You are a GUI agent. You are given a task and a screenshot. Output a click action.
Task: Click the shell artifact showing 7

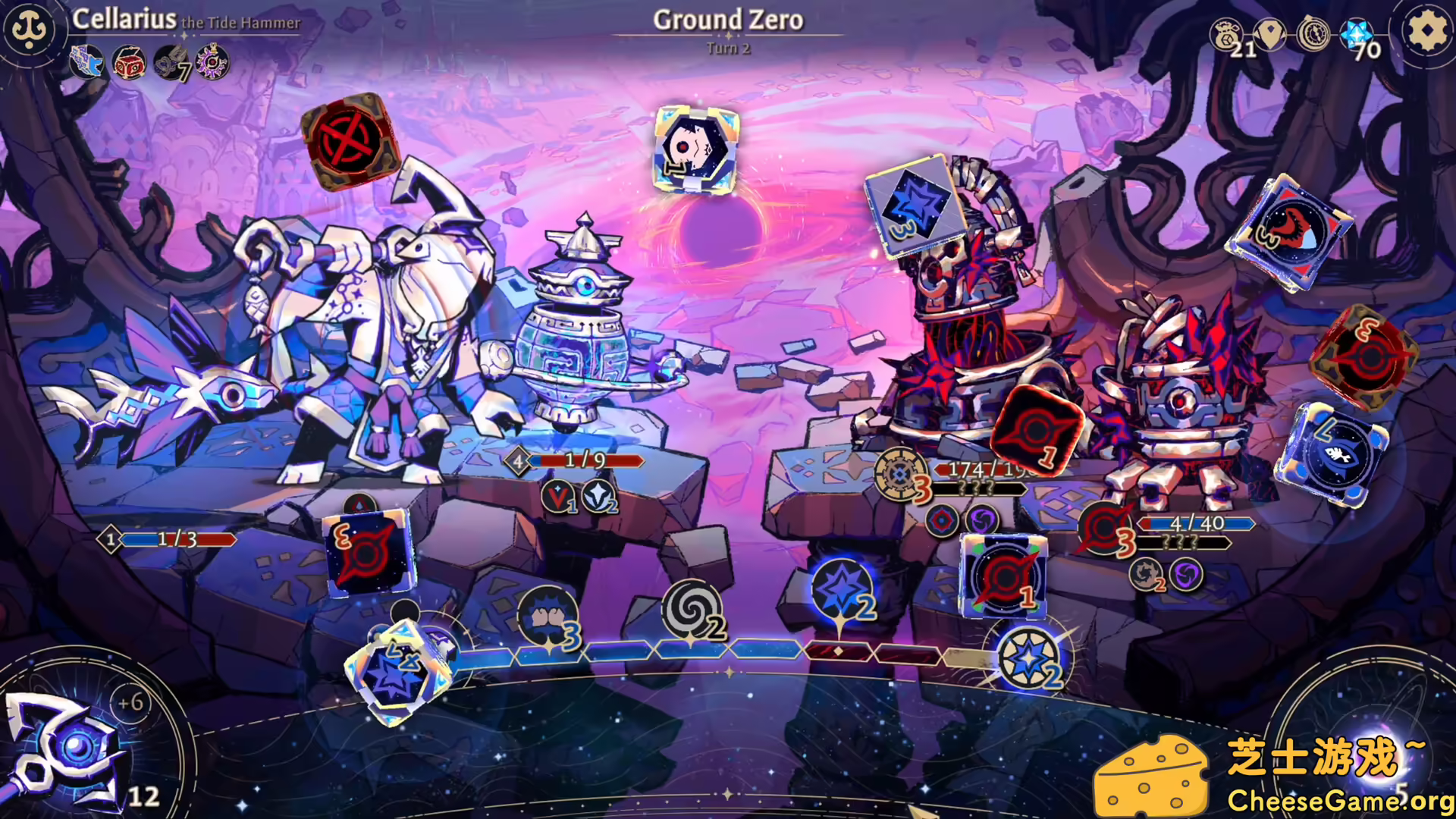click(x=171, y=63)
